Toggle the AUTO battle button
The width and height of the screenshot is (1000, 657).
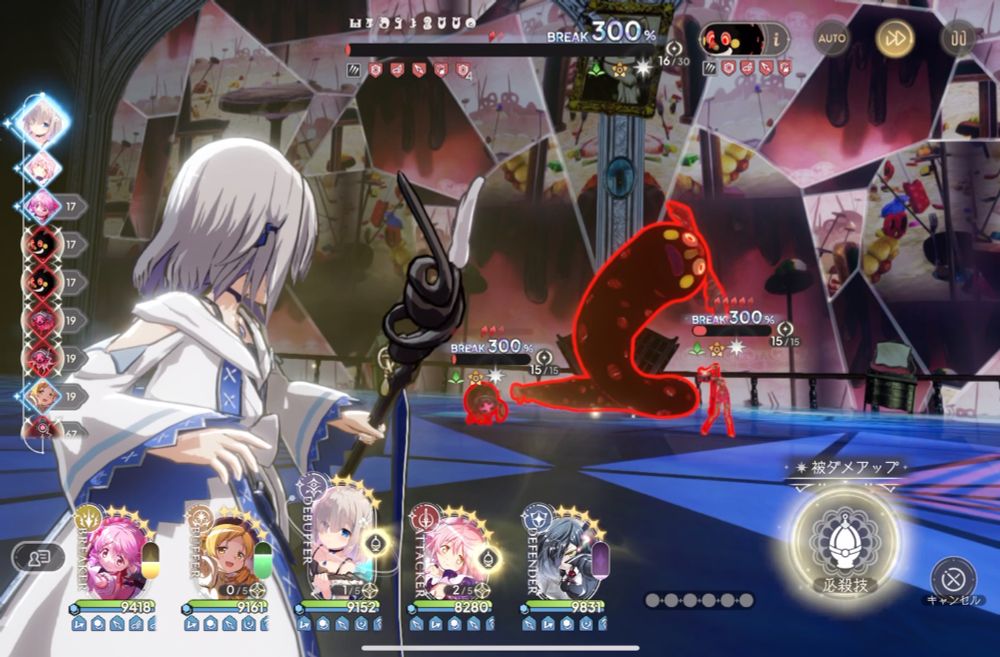pos(832,39)
